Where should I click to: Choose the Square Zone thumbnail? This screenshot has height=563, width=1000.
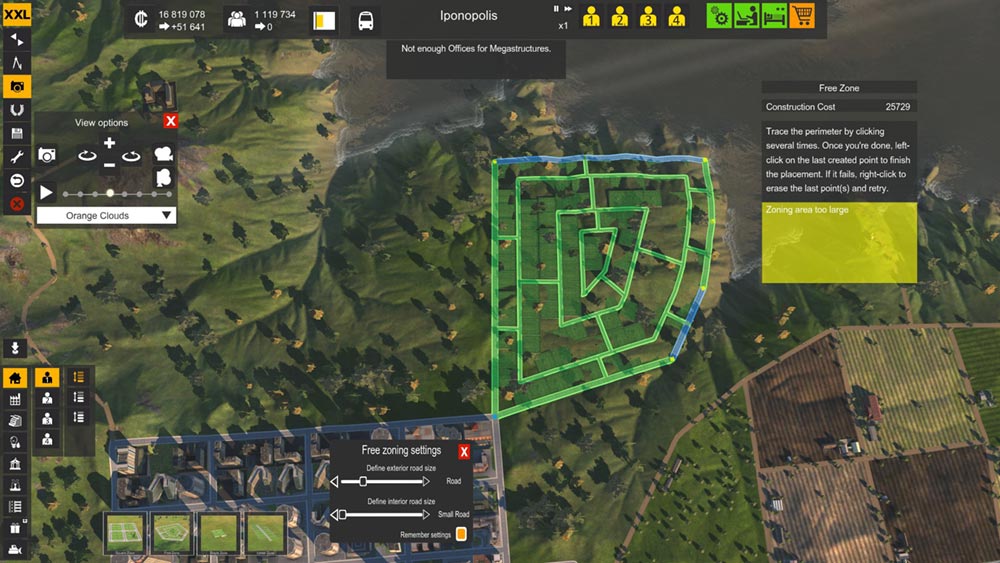pos(126,533)
